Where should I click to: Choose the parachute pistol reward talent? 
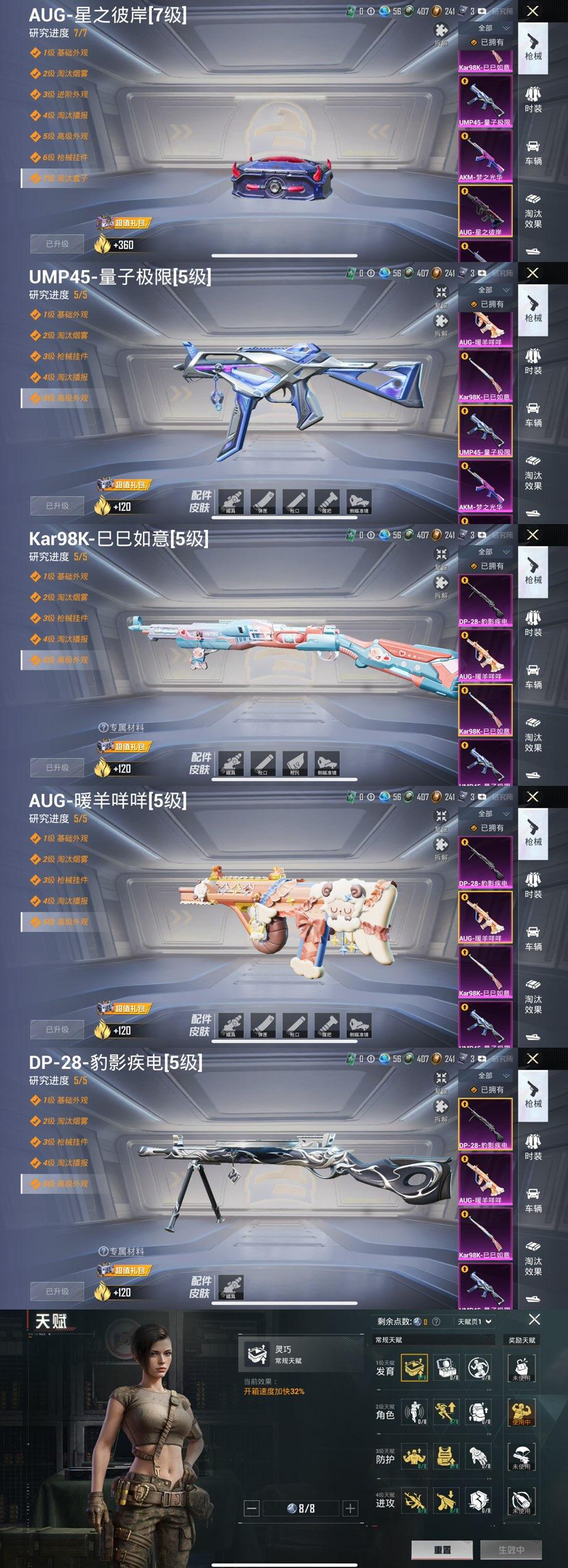click(521, 1456)
